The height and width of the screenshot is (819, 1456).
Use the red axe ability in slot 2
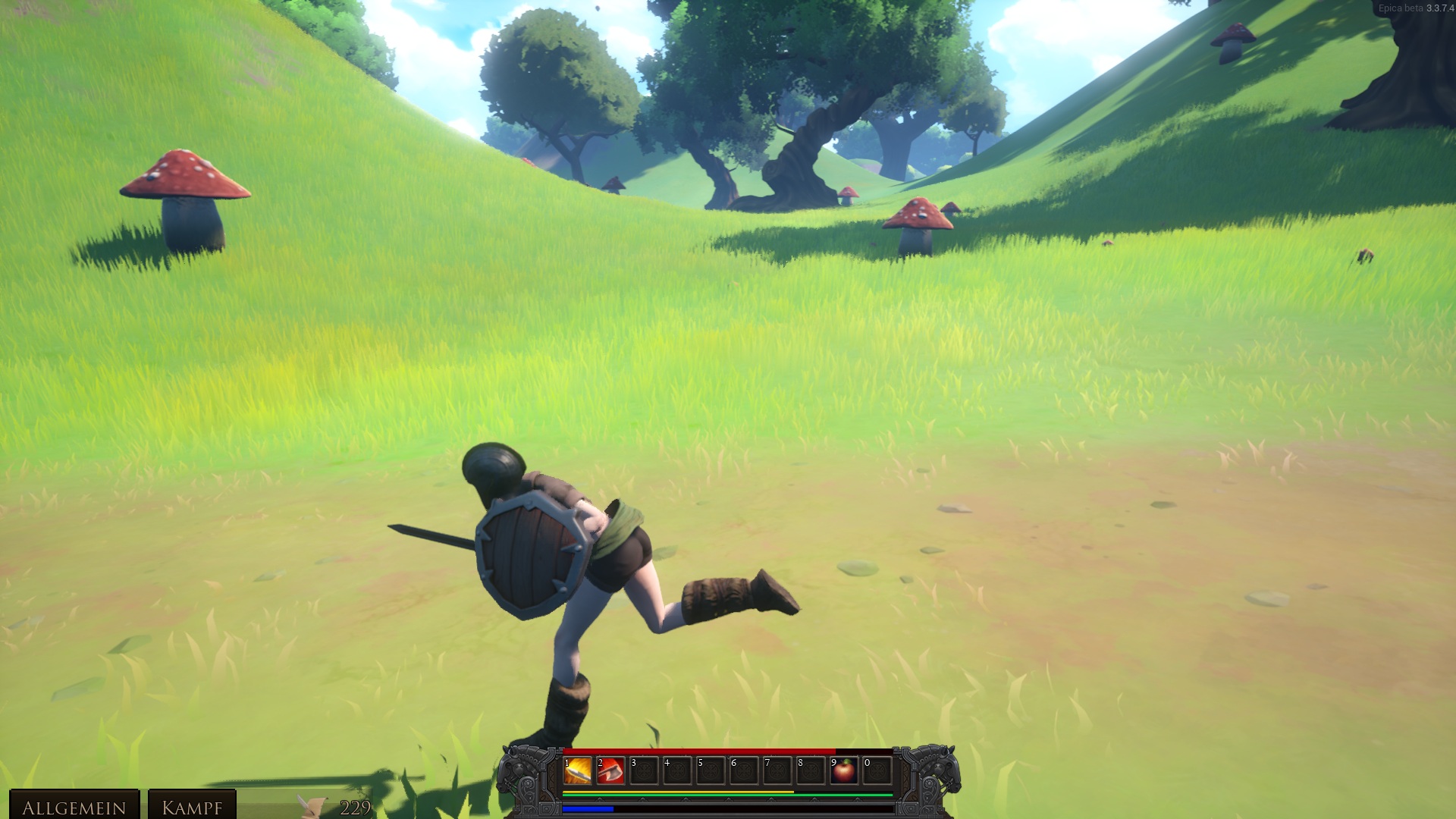coord(610,771)
